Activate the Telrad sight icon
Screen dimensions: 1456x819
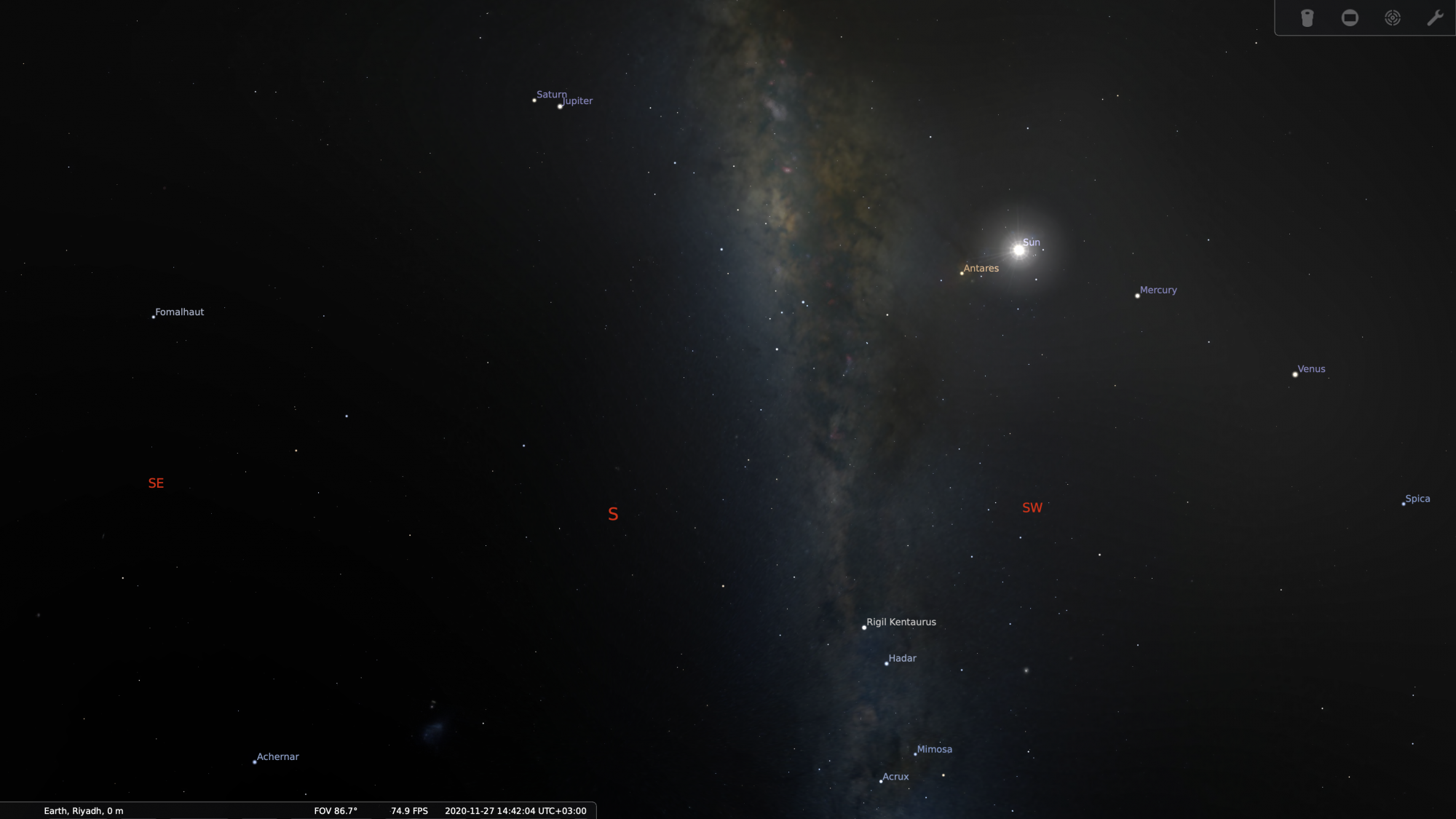(1393, 18)
